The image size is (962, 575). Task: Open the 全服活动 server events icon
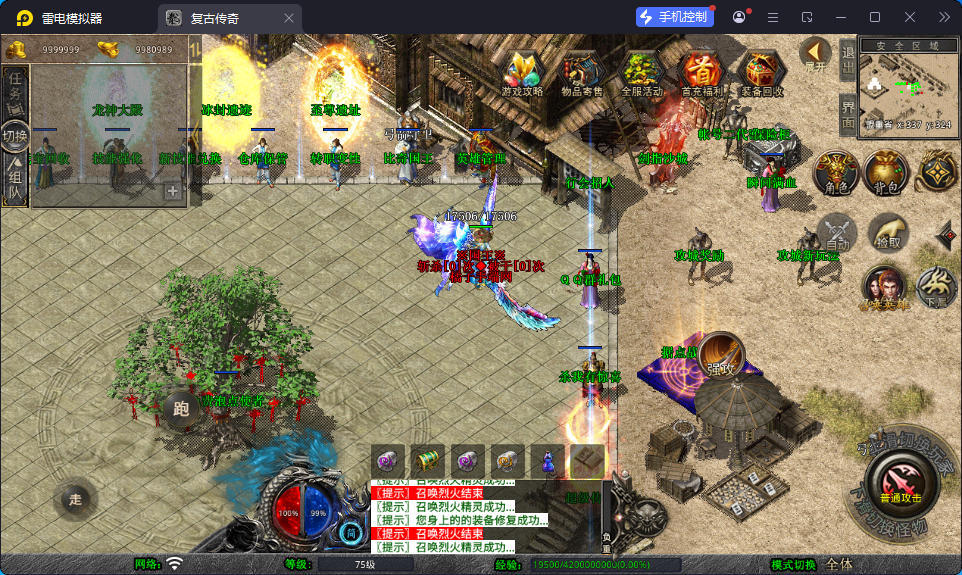[x=641, y=72]
